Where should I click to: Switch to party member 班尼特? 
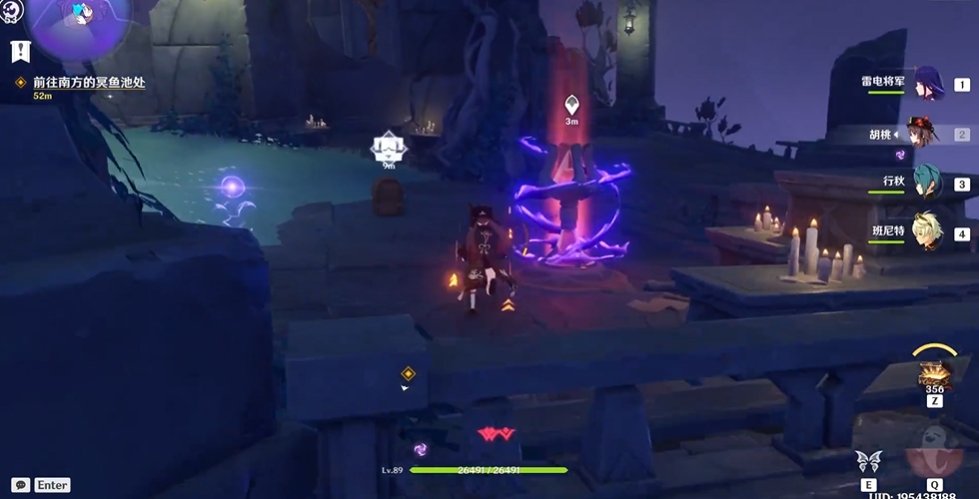(x=927, y=233)
